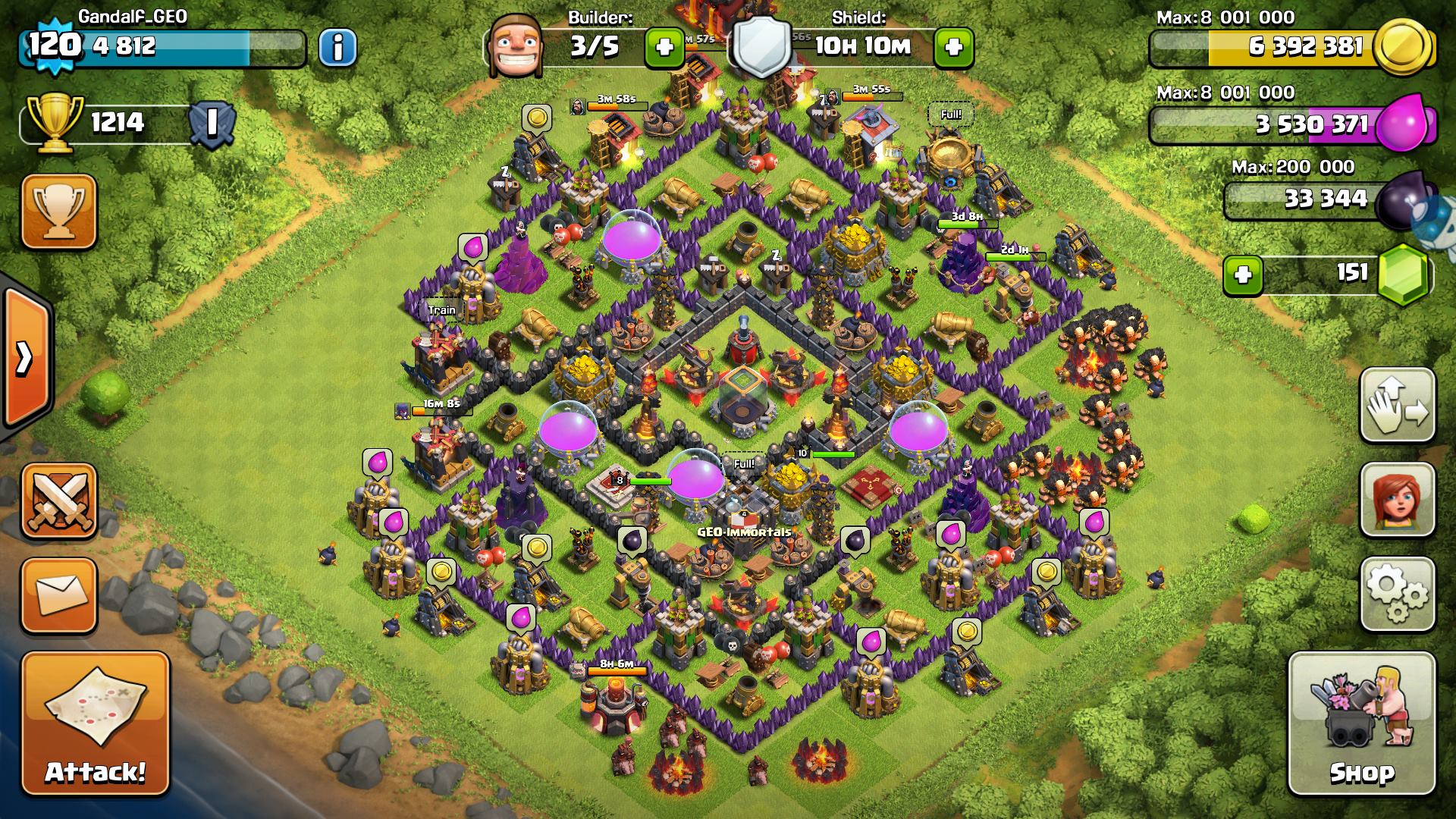The width and height of the screenshot is (1456, 819).
Task: Expand the orange chat arrow tab
Action: tap(25, 358)
